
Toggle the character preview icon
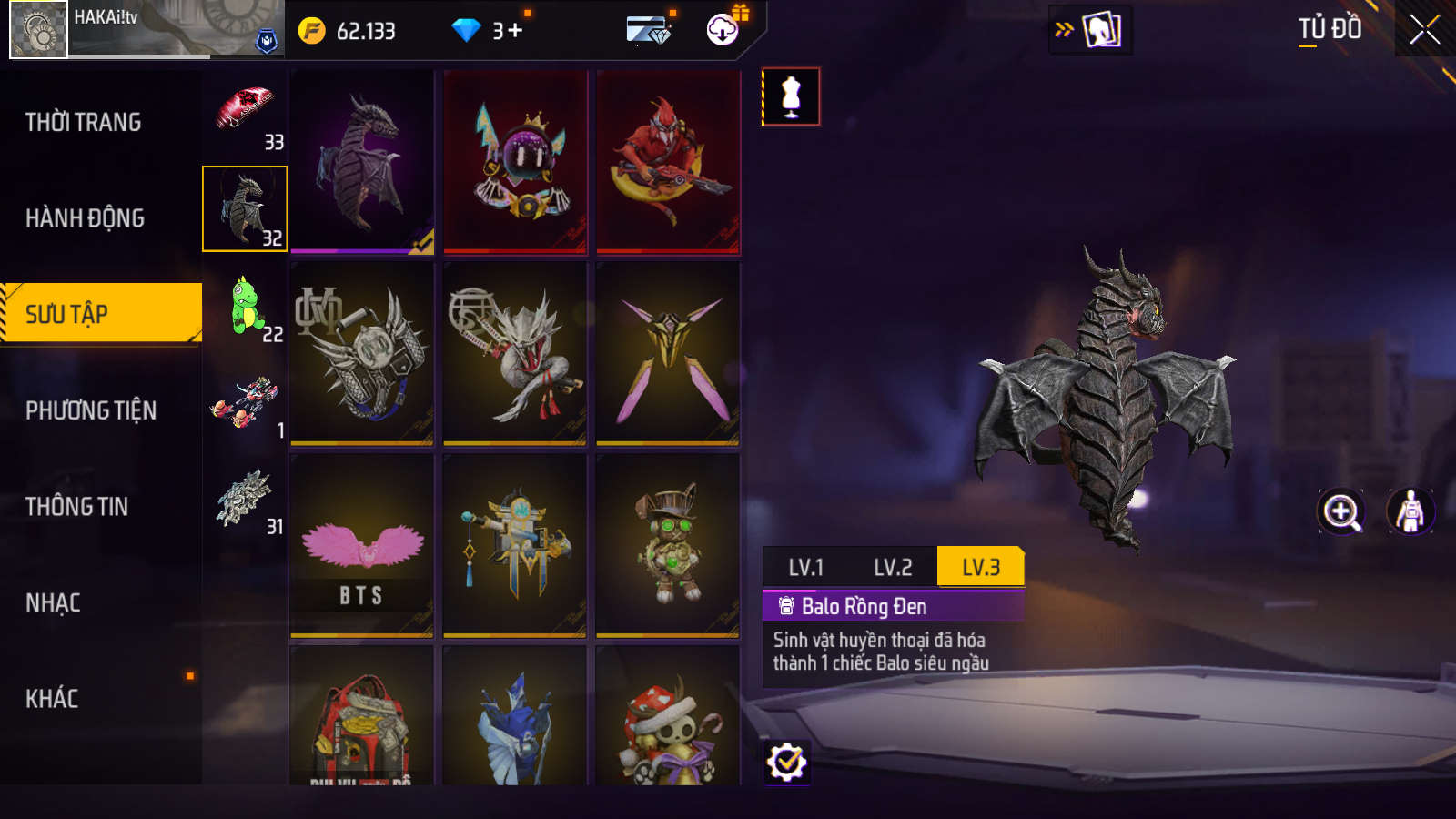[x=1410, y=511]
